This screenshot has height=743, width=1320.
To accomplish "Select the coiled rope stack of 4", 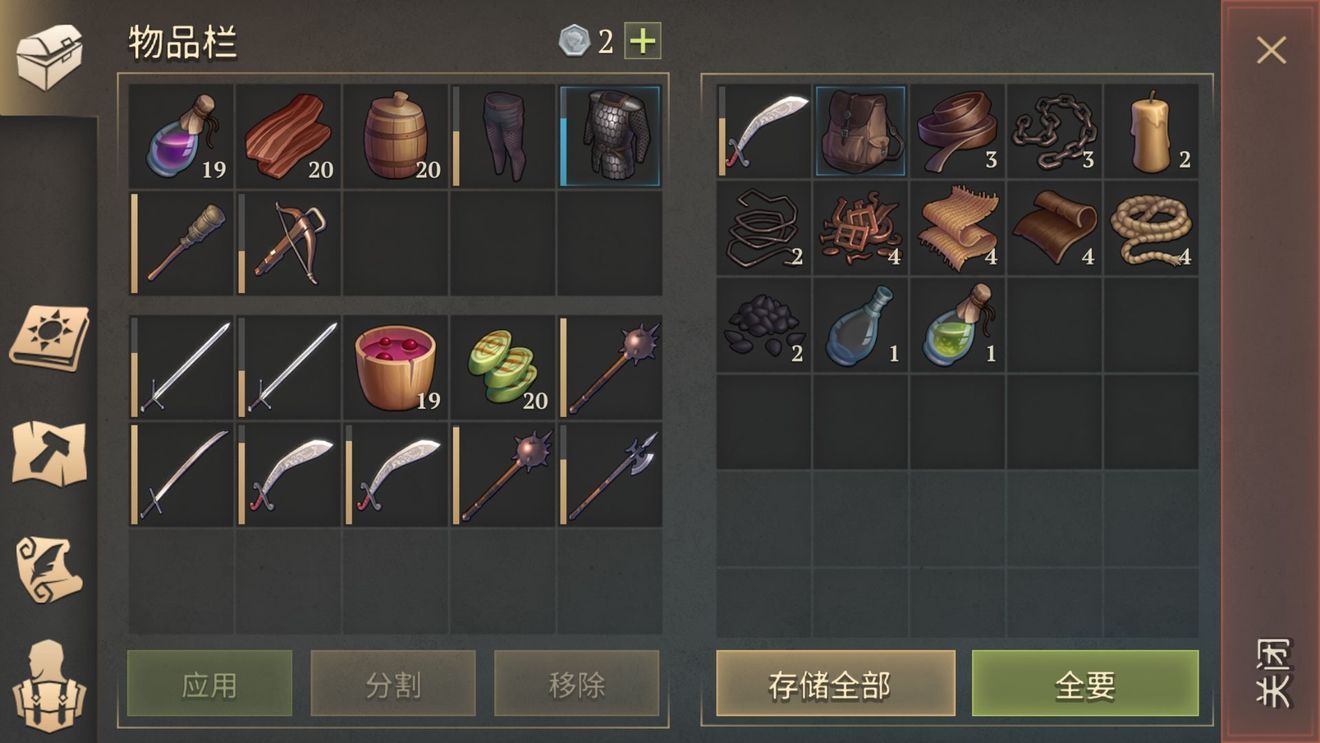I will click(1152, 230).
